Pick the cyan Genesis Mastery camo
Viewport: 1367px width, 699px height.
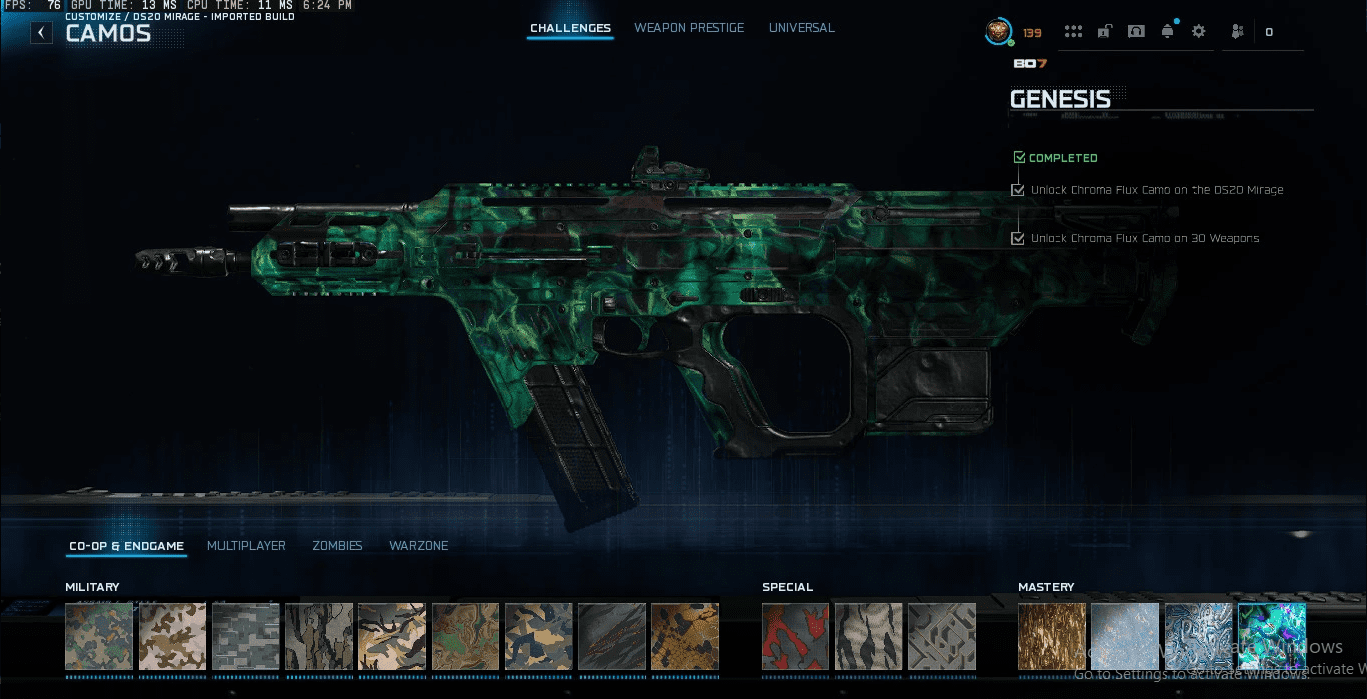tap(1271, 636)
